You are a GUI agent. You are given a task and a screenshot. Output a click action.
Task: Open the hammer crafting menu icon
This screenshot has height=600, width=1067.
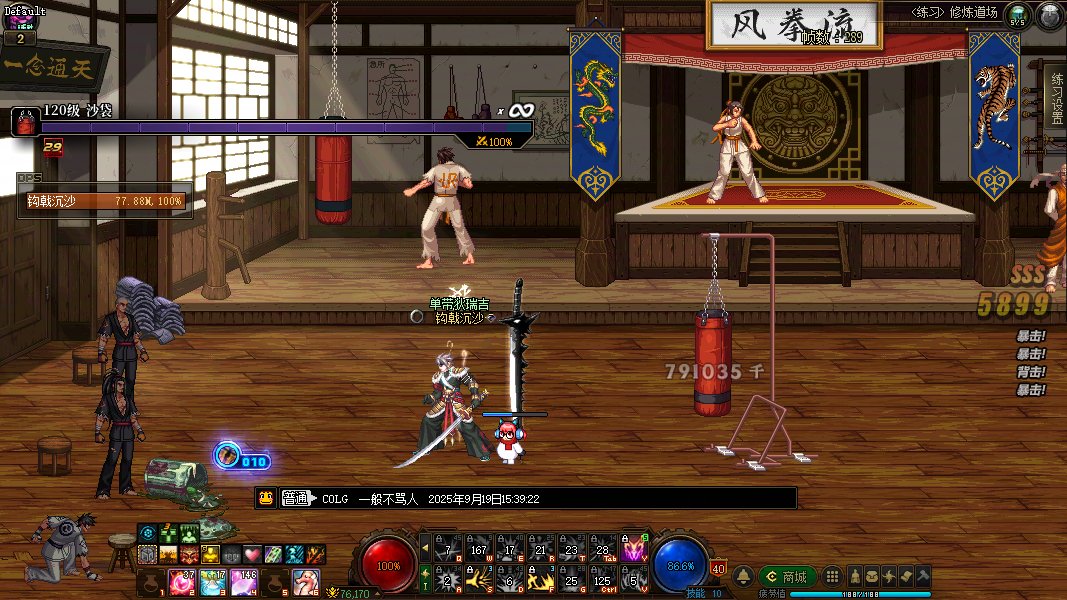tap(922, 577)
